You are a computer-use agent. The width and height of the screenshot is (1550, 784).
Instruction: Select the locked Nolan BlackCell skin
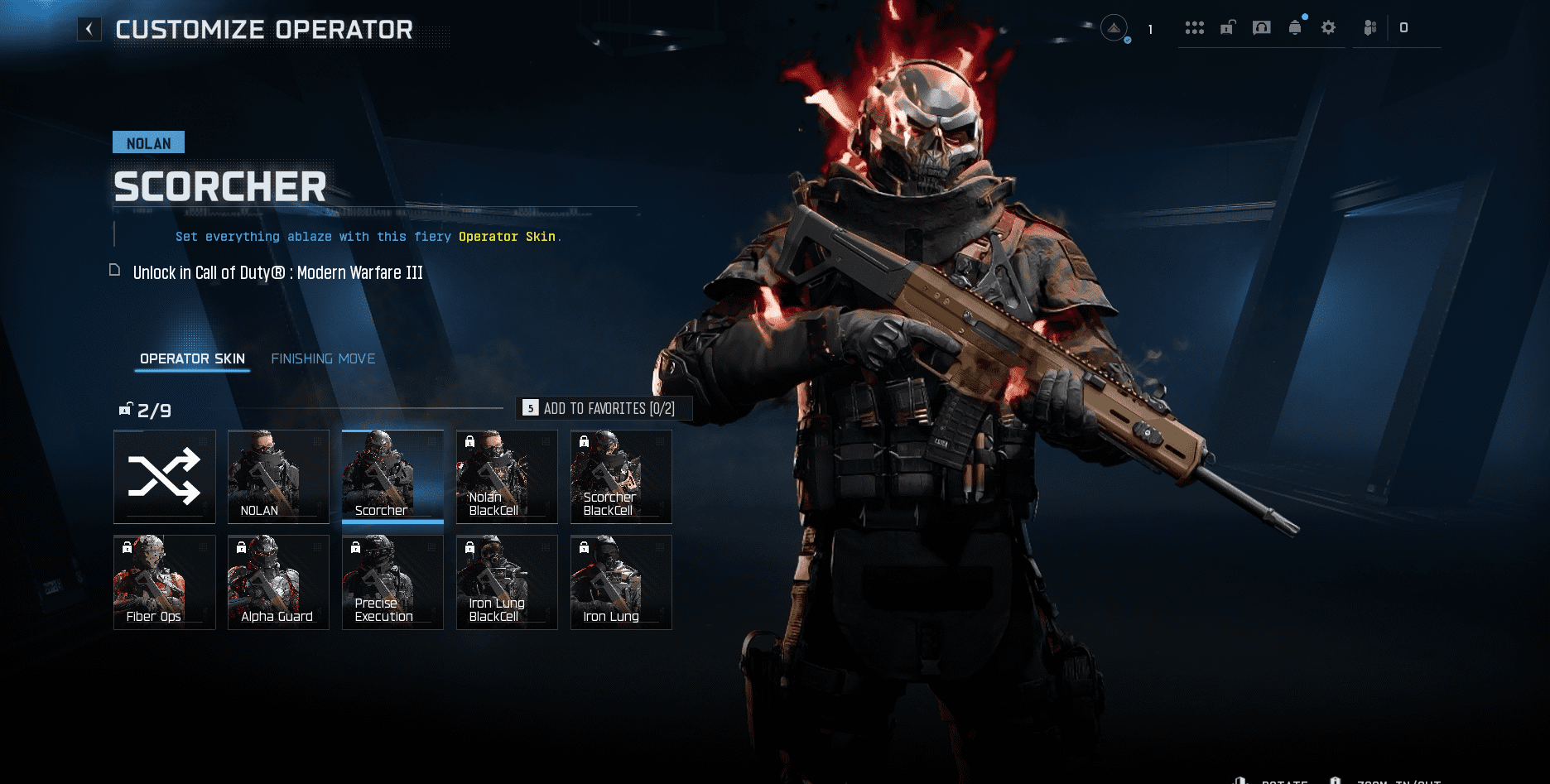click(x=507, y=477)
